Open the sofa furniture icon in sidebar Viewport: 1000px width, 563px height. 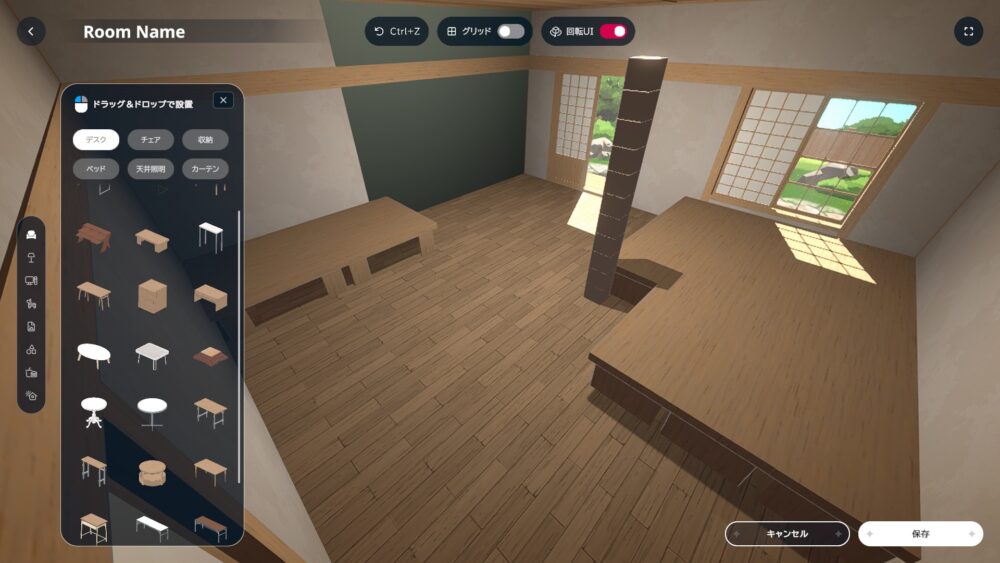click(32, 234)
